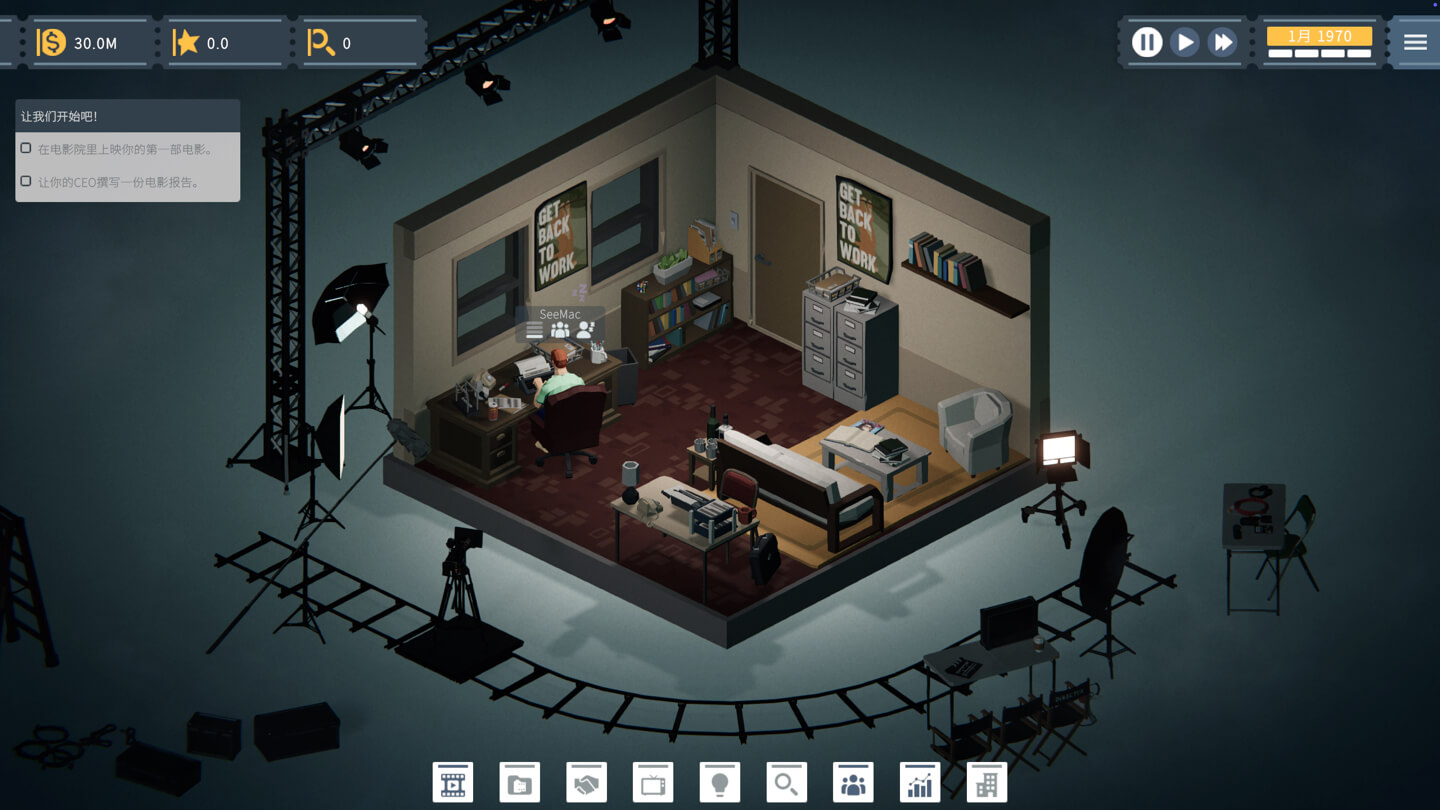Select the projects folder icon in bottom toolbar
Screen dimensions: 1440x810
519,782
